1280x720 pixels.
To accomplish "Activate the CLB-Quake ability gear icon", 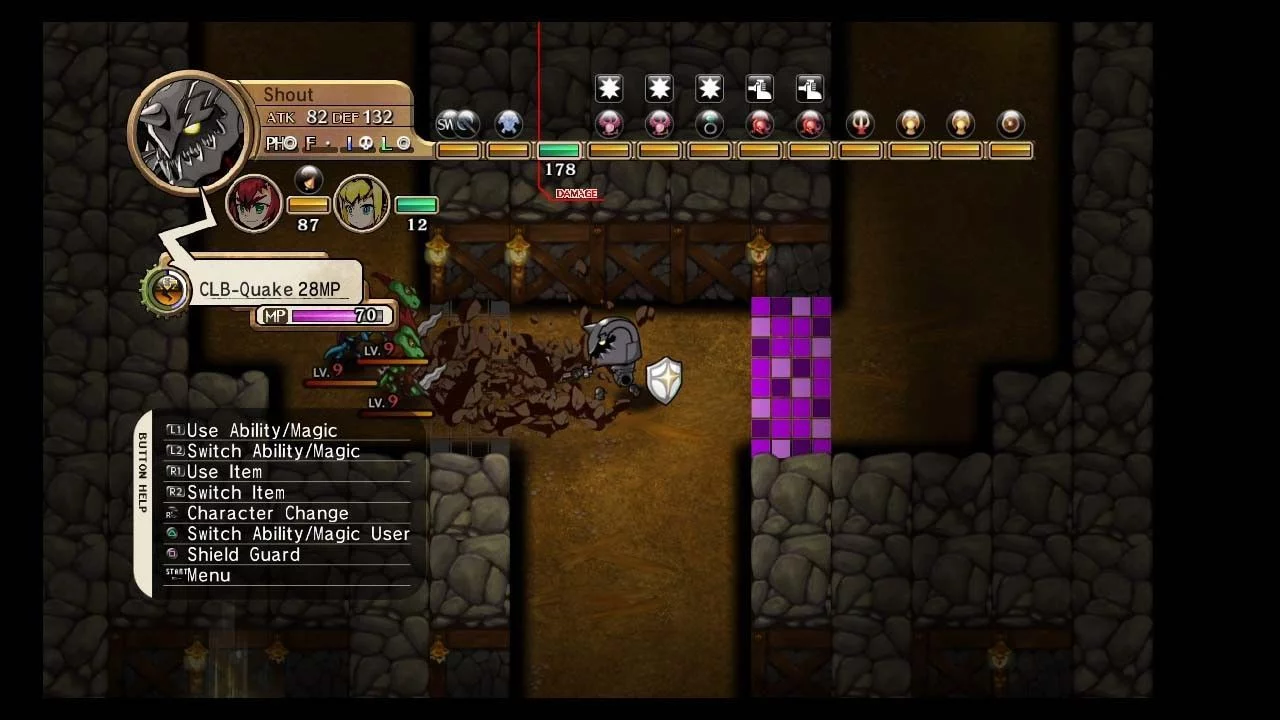I will (167, 290).
